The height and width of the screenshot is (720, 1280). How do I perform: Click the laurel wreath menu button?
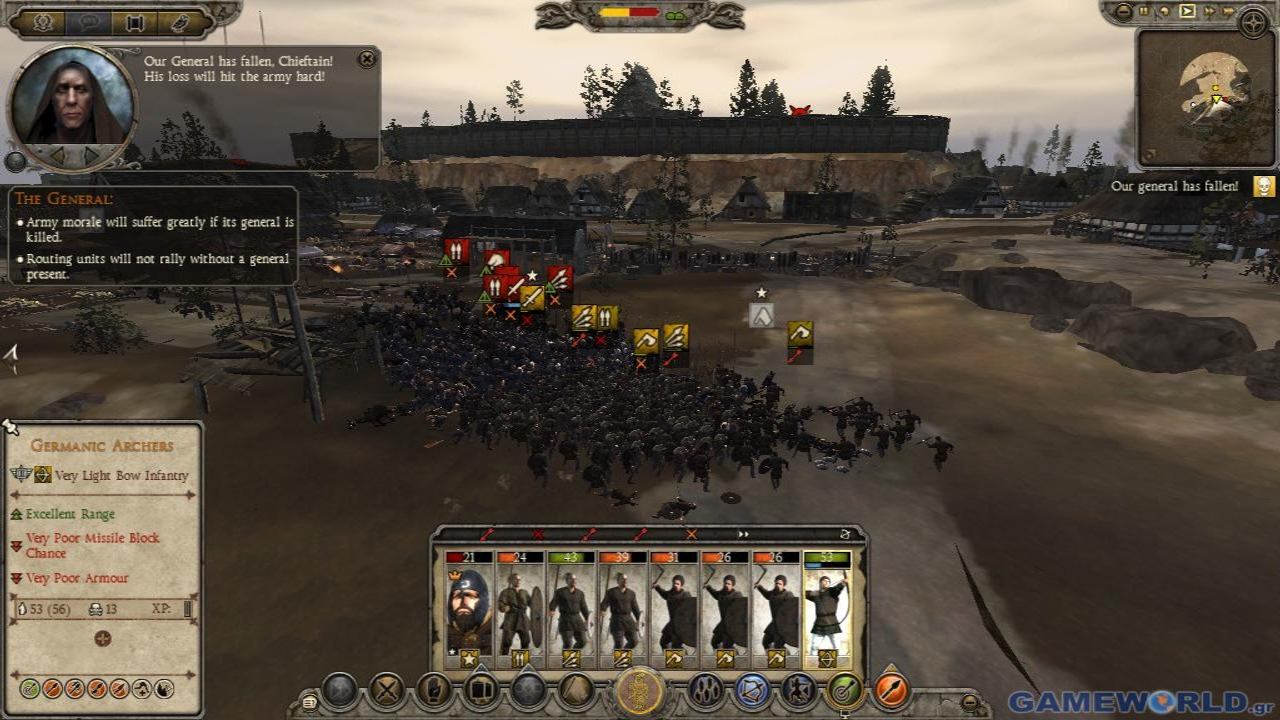(x=43, y=22)
